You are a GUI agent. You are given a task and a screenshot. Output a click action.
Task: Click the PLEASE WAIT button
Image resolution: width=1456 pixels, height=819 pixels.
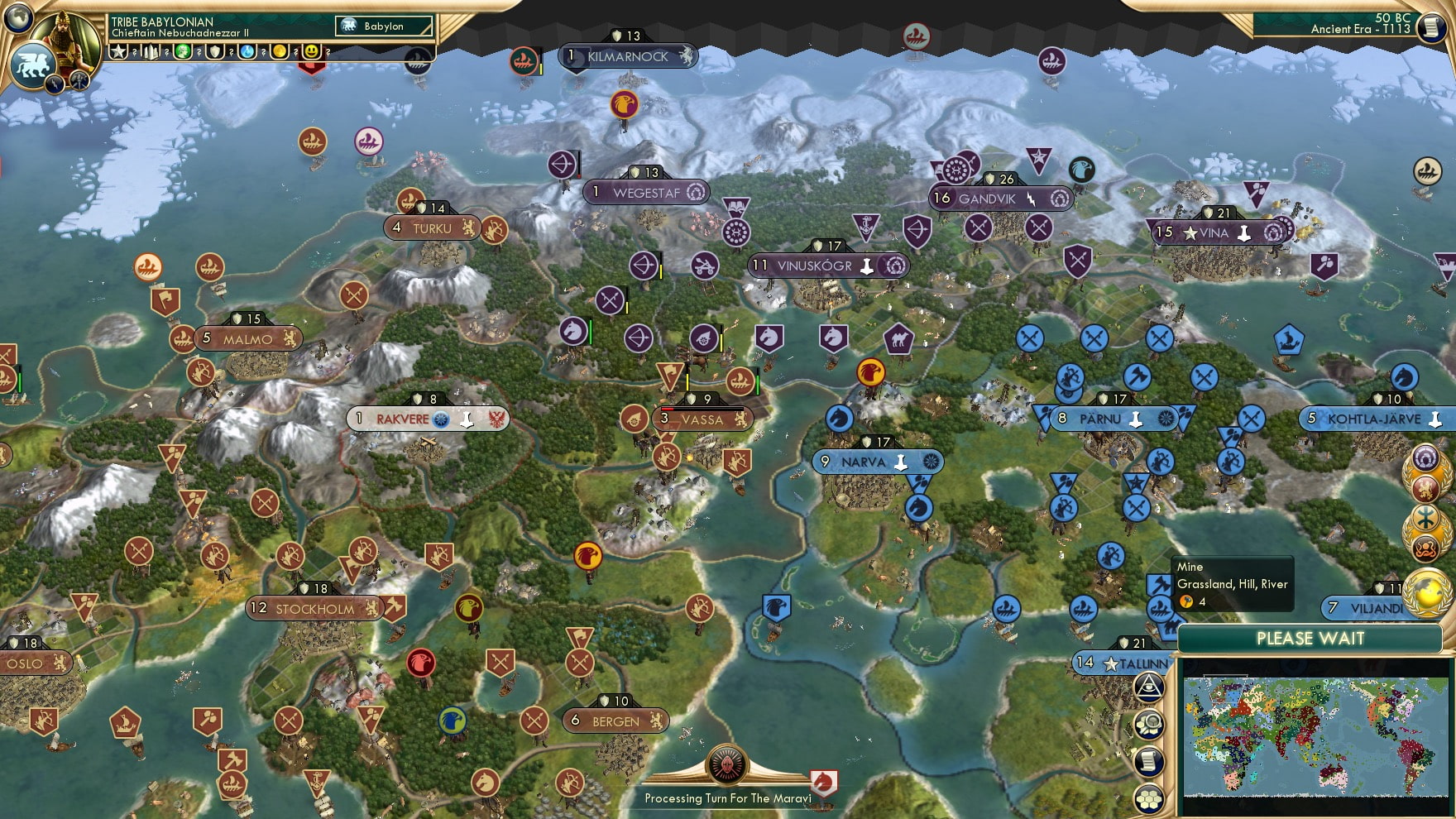pos(1310,639)
